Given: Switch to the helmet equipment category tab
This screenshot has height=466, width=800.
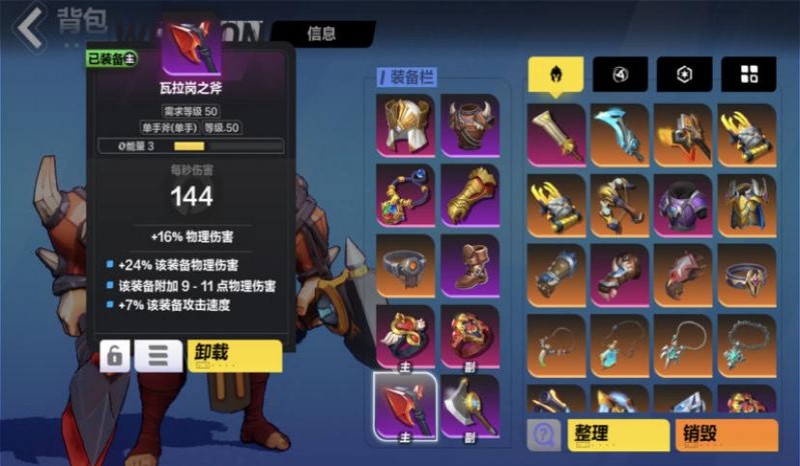Looking at the screenshot, I should (556, 73).
